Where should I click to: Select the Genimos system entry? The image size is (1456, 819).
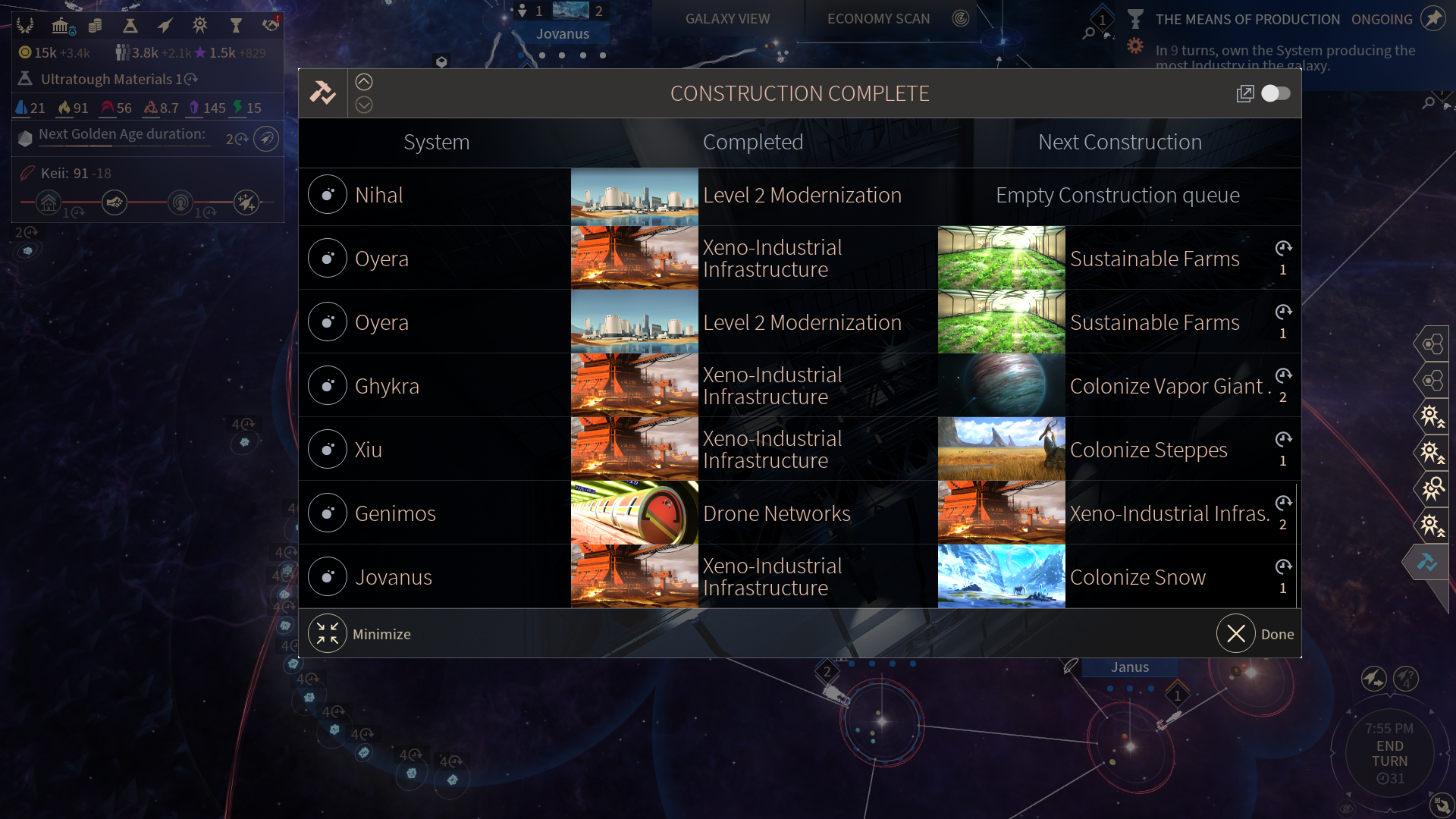click(x=394, y=513)
